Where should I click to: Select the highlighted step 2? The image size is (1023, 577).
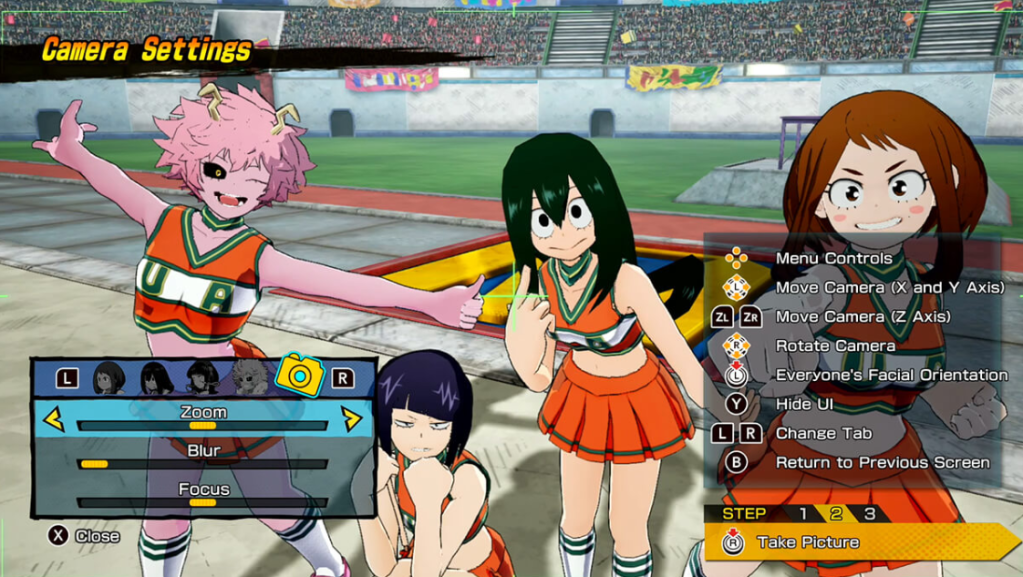point(836,514)
